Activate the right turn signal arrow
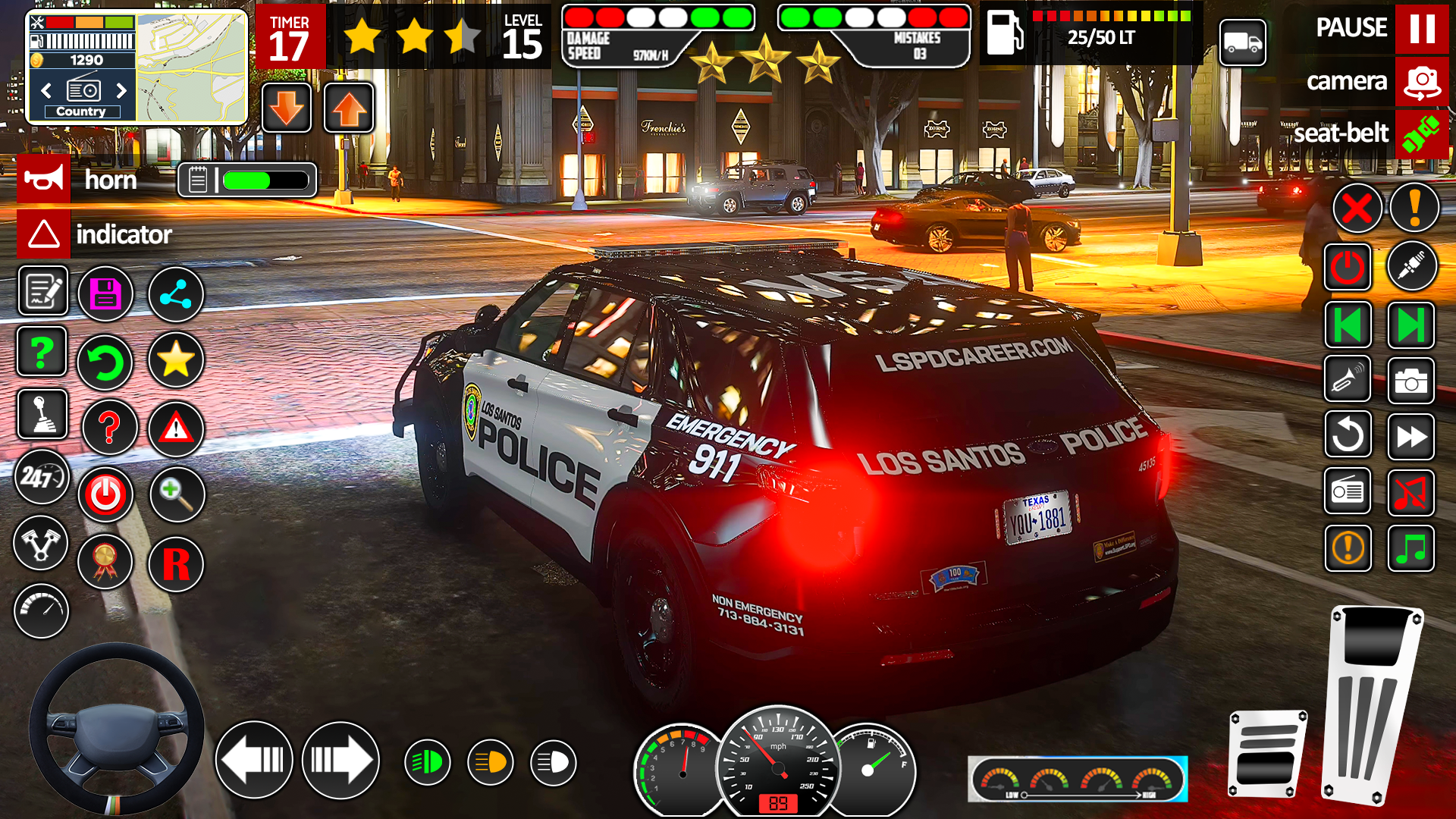Viewport: 1456px width, 819px height. (340, 760)
